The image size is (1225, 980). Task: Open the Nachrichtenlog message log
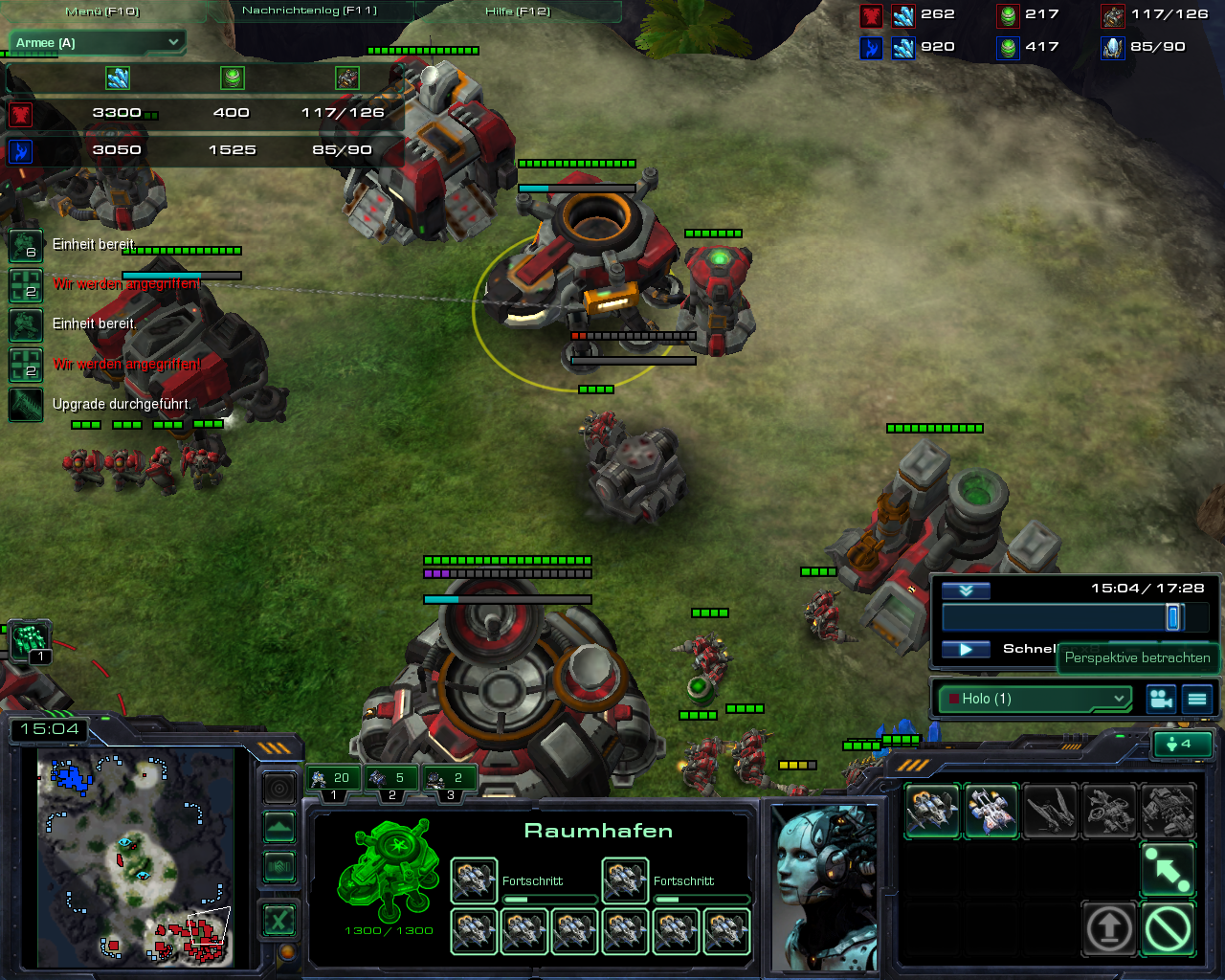pyautogui.click(x=309, y=11)
